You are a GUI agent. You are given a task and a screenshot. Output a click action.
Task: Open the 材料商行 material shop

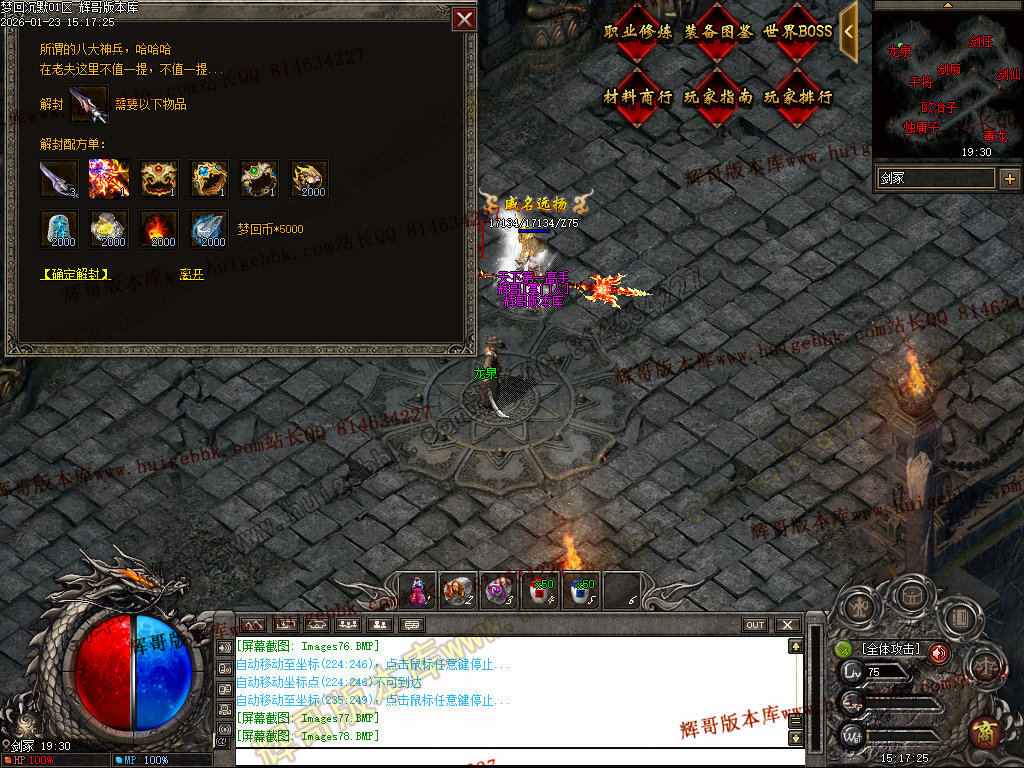pyautogui.click(x=638, y=97)
